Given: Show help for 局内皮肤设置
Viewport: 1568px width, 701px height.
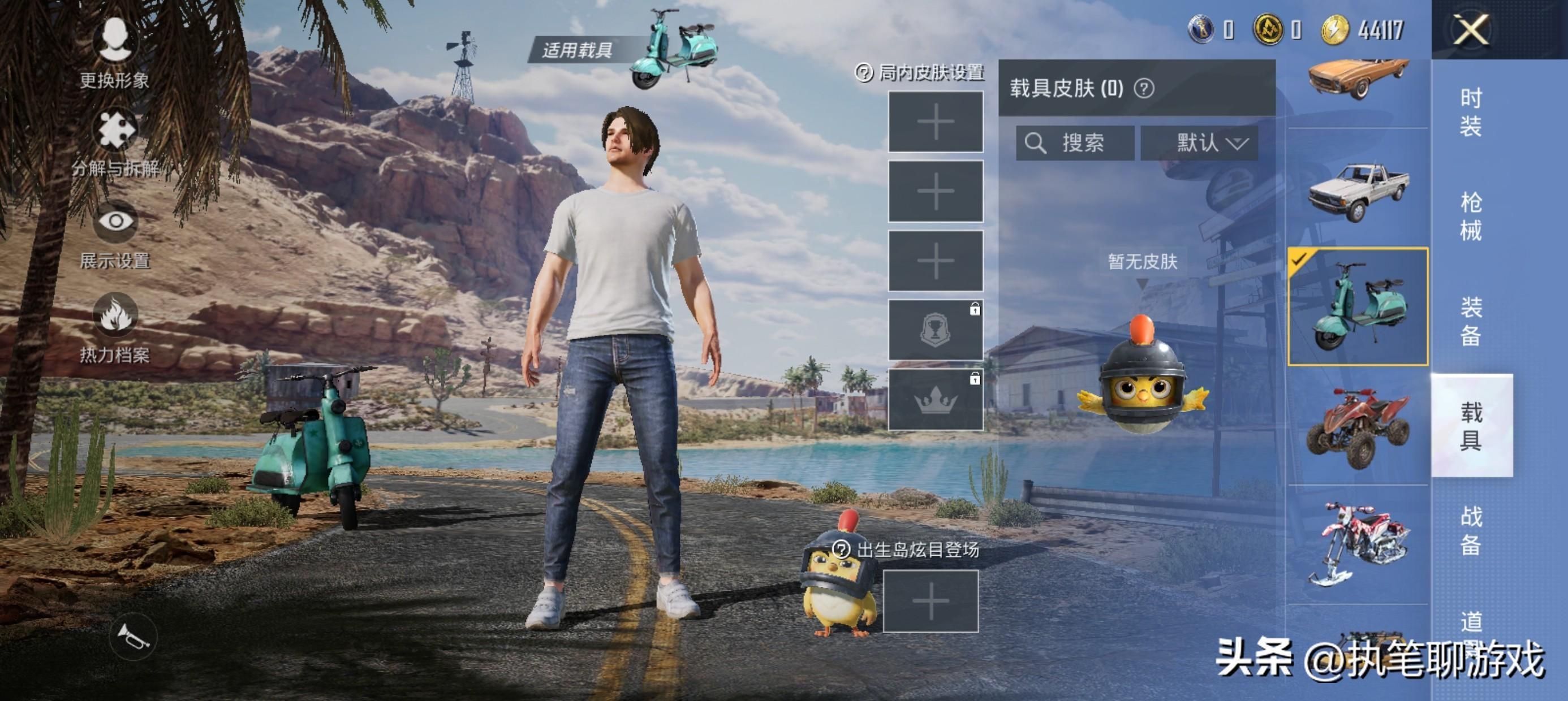Looking at the screenshot, I should pyautogui.click(x=864, y=73).
